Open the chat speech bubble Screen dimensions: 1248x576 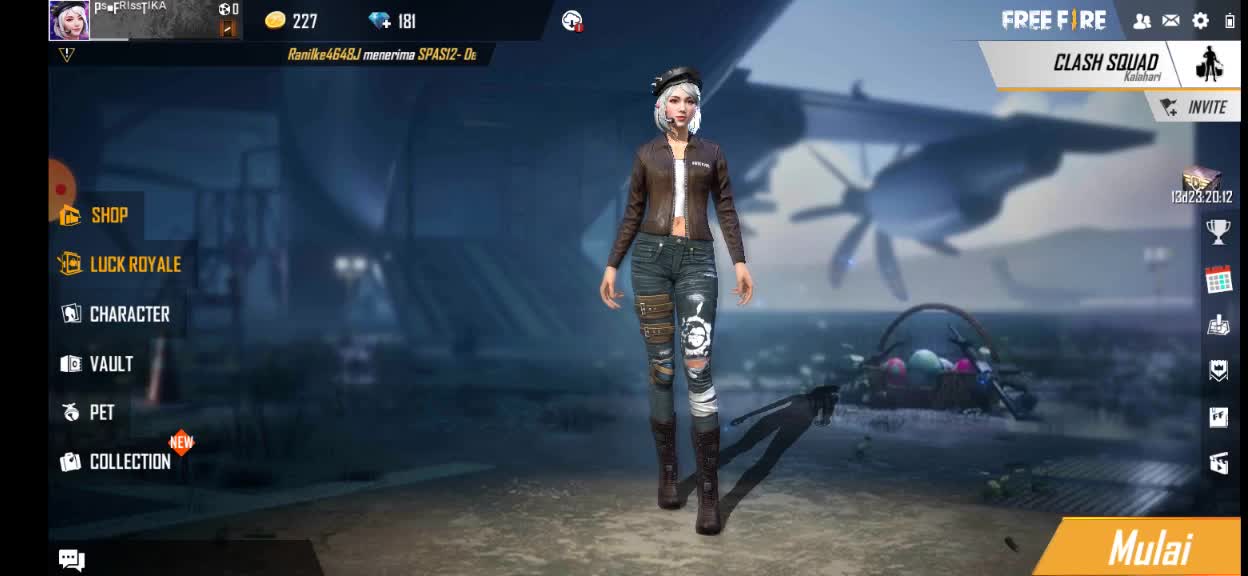coord(71,559)
